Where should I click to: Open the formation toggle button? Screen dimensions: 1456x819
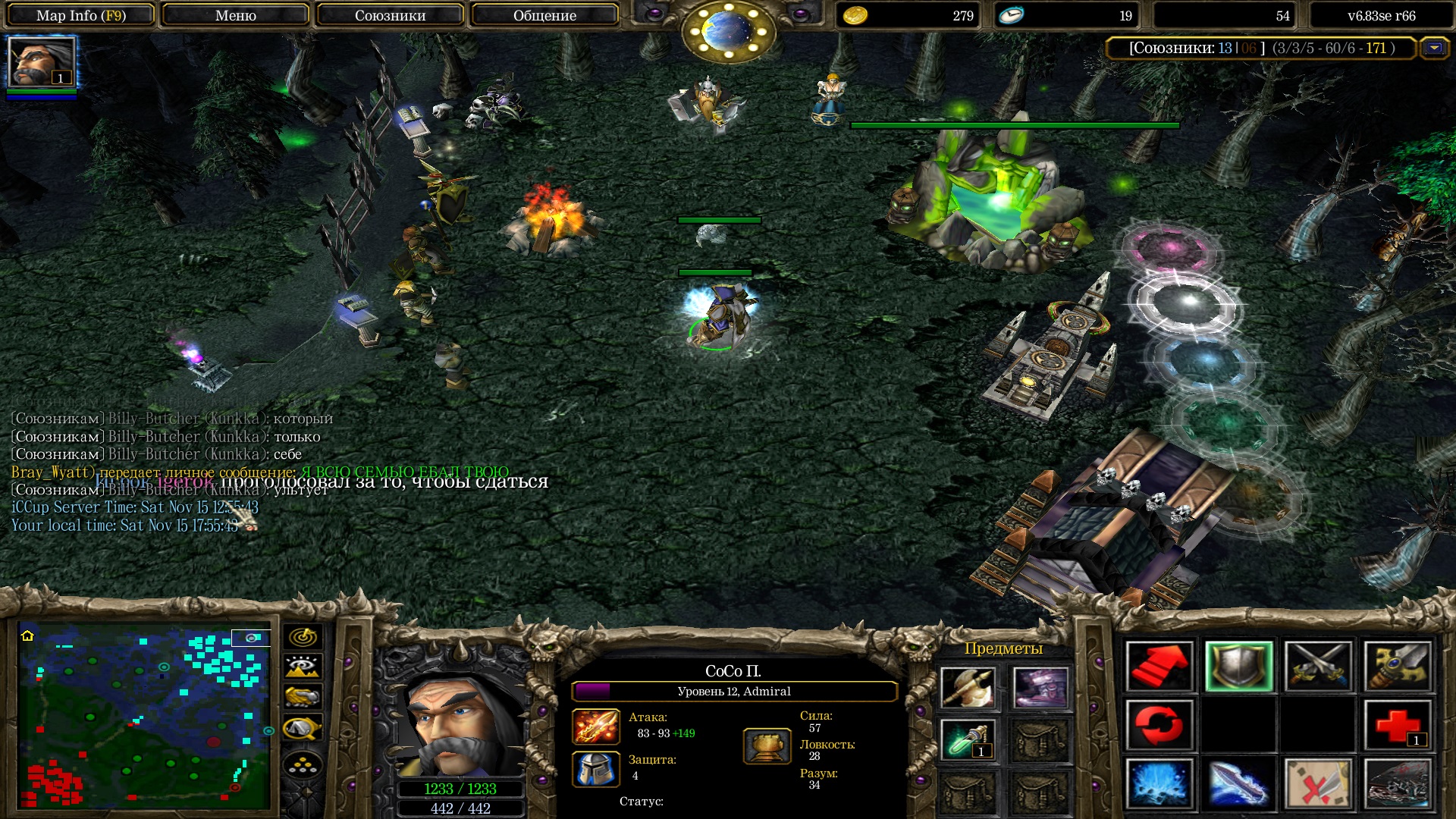point(303,766)
